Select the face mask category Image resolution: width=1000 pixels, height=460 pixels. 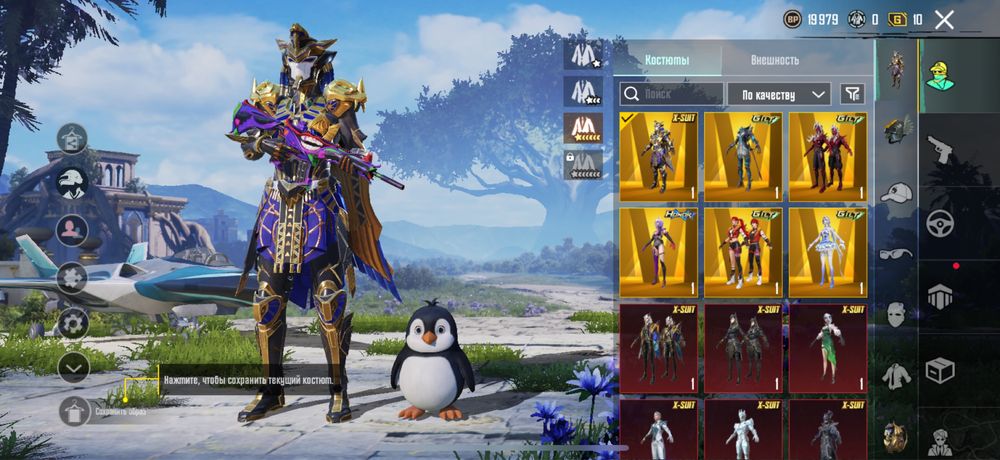(x=896, y=314)
